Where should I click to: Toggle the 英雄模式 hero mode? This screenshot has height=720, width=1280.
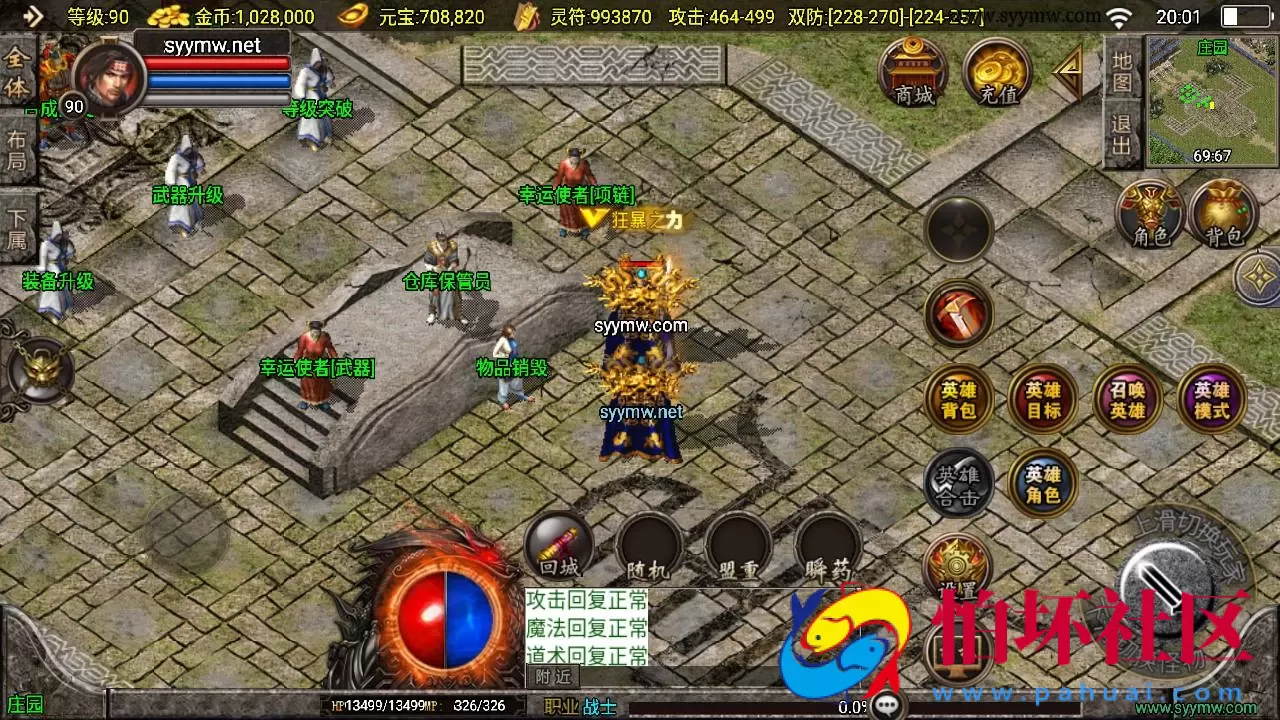(1212, 399)
